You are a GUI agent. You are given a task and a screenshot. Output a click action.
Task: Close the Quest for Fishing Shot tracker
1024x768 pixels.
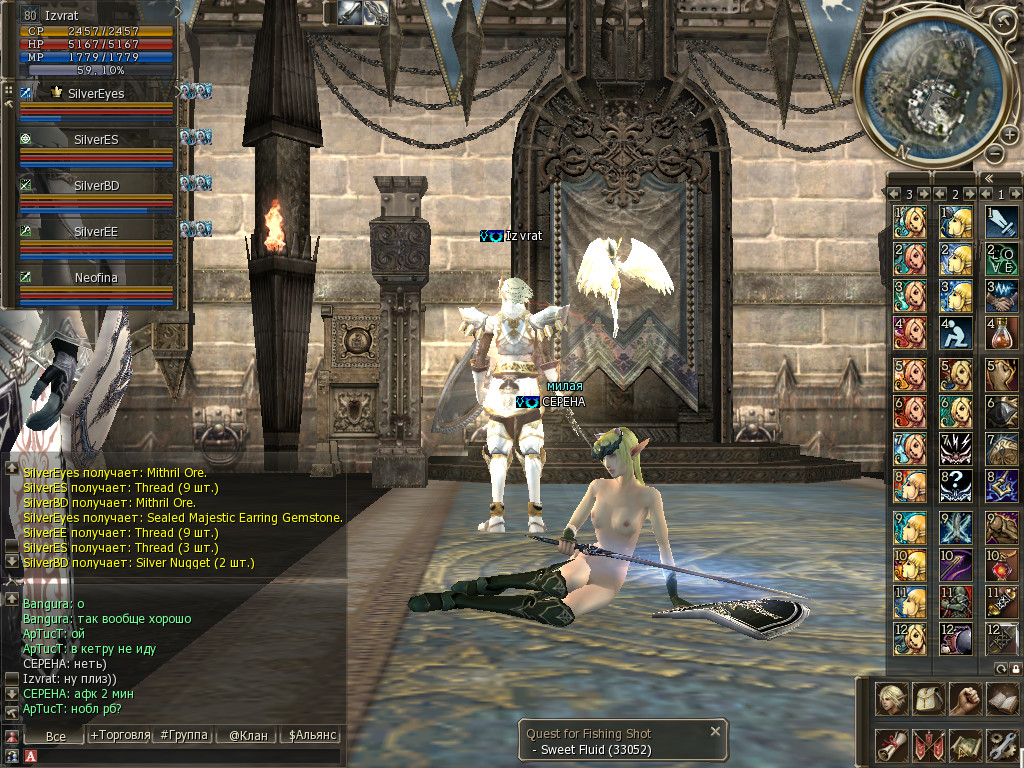[x=715, y=732]
